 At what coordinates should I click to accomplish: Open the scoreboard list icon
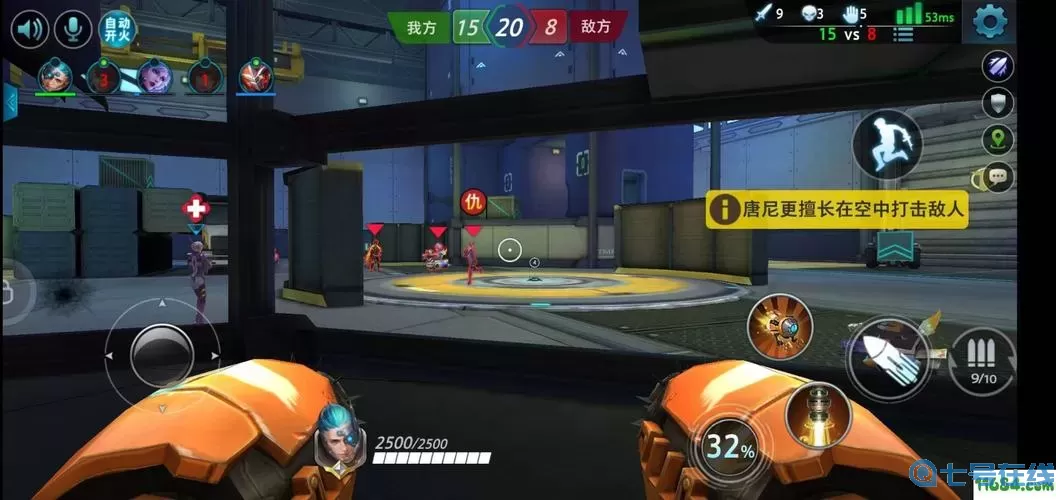[904, 34]
